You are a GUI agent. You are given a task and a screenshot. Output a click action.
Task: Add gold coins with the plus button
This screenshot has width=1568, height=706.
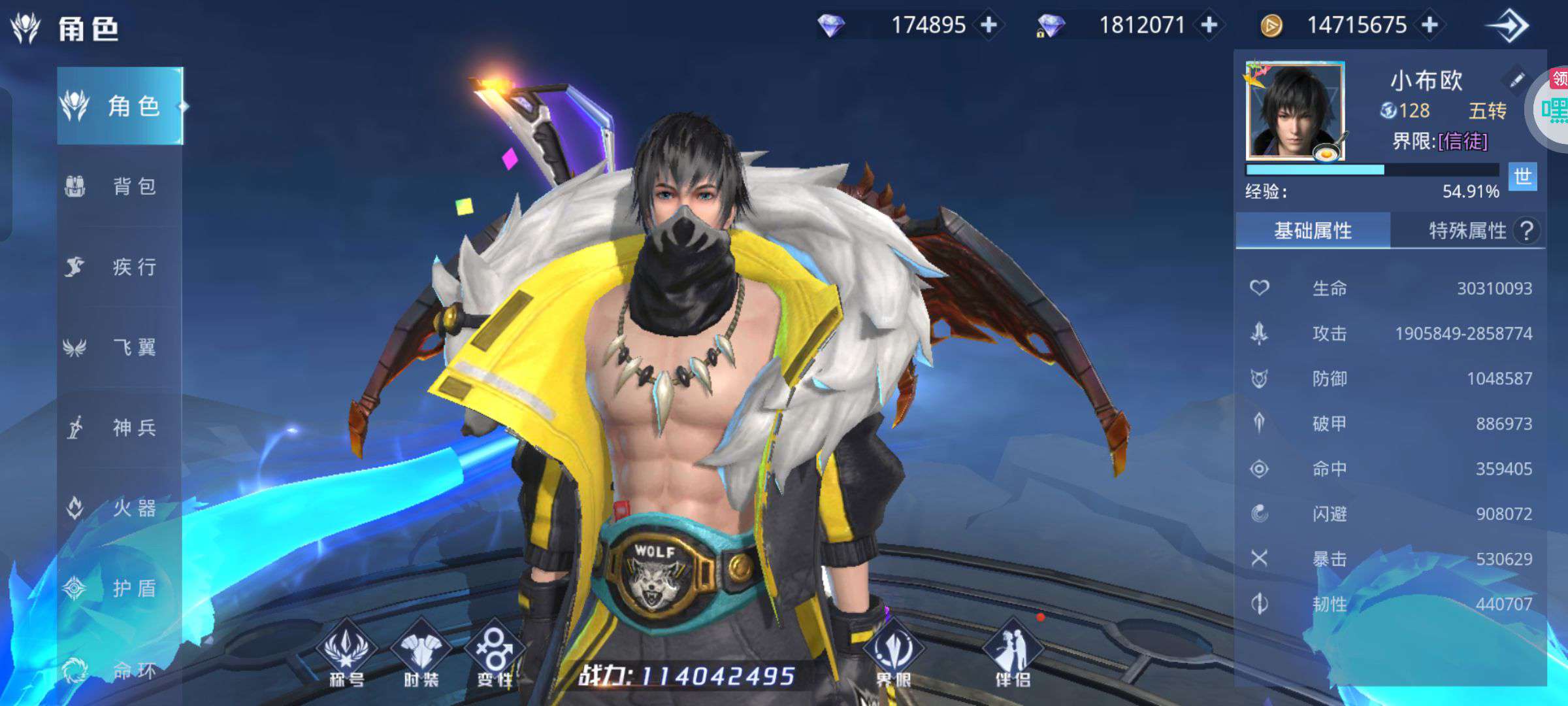1430,25
